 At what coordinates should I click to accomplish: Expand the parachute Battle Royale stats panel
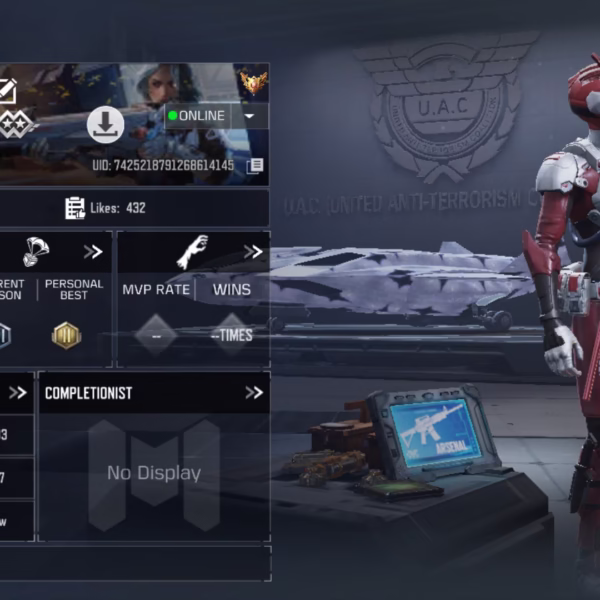[x=93, y=252]
